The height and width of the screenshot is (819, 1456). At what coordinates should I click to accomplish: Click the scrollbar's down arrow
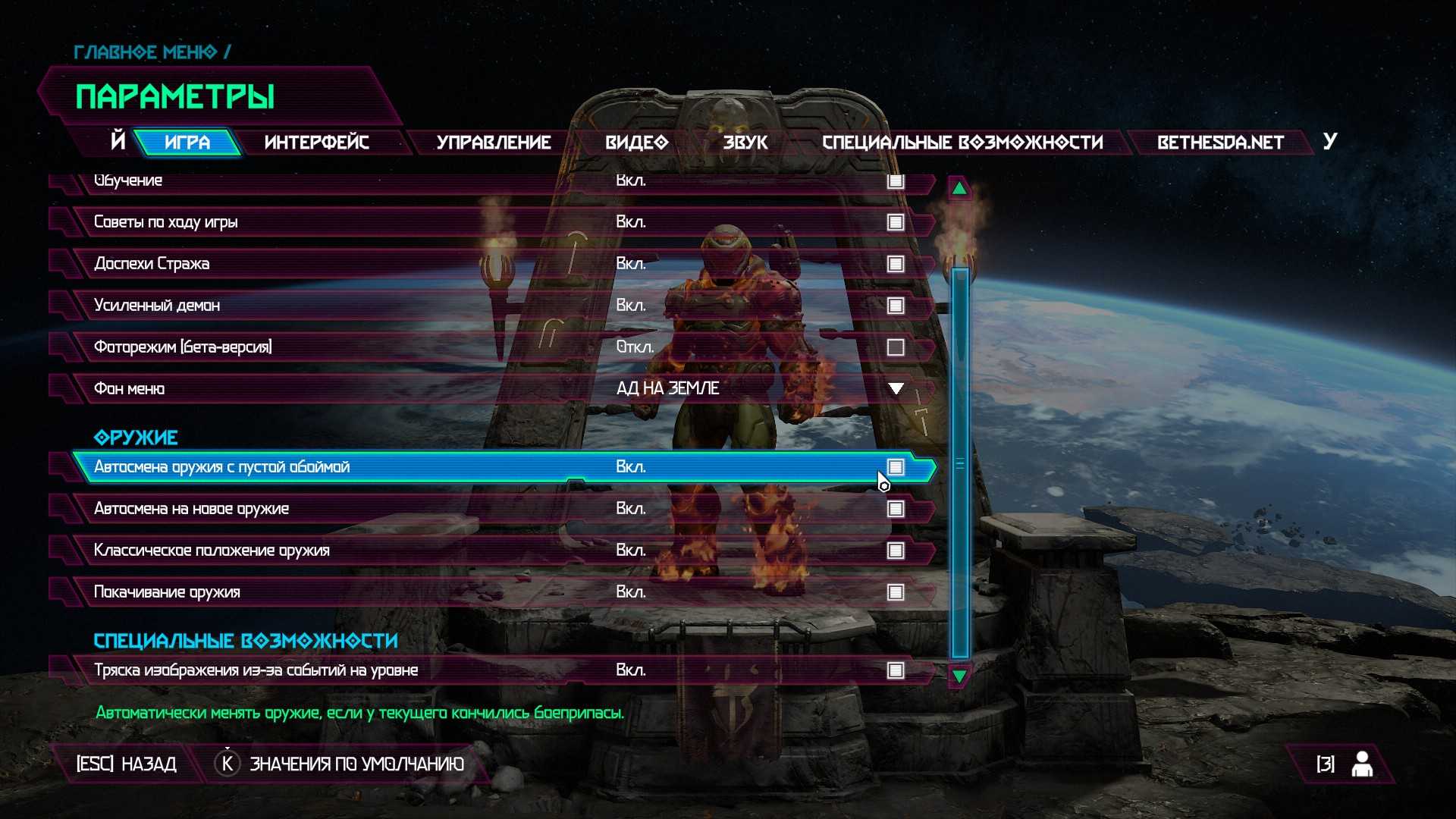click(959, 676)
